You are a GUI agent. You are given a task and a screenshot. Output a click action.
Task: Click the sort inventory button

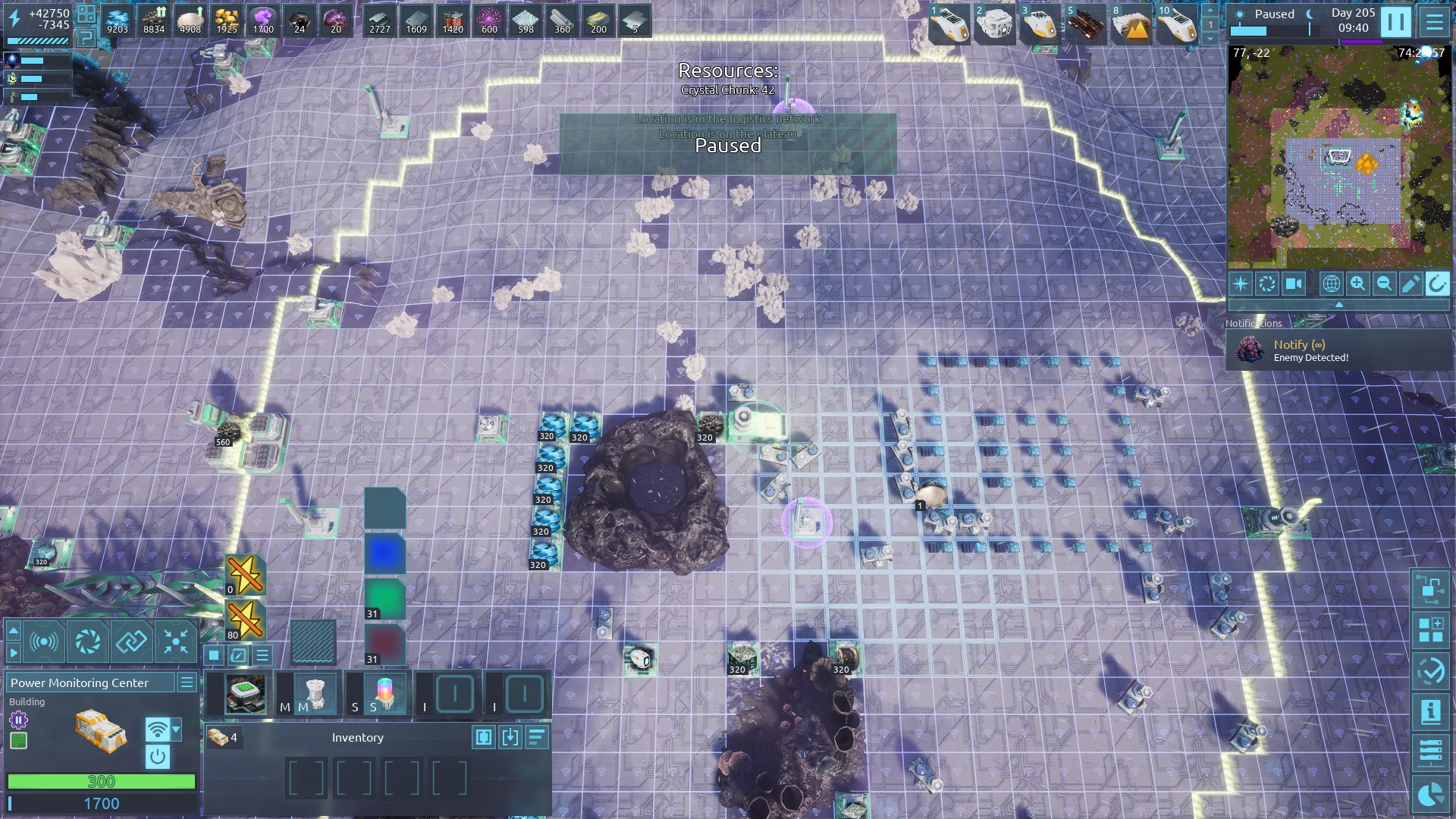click(537, 737)
